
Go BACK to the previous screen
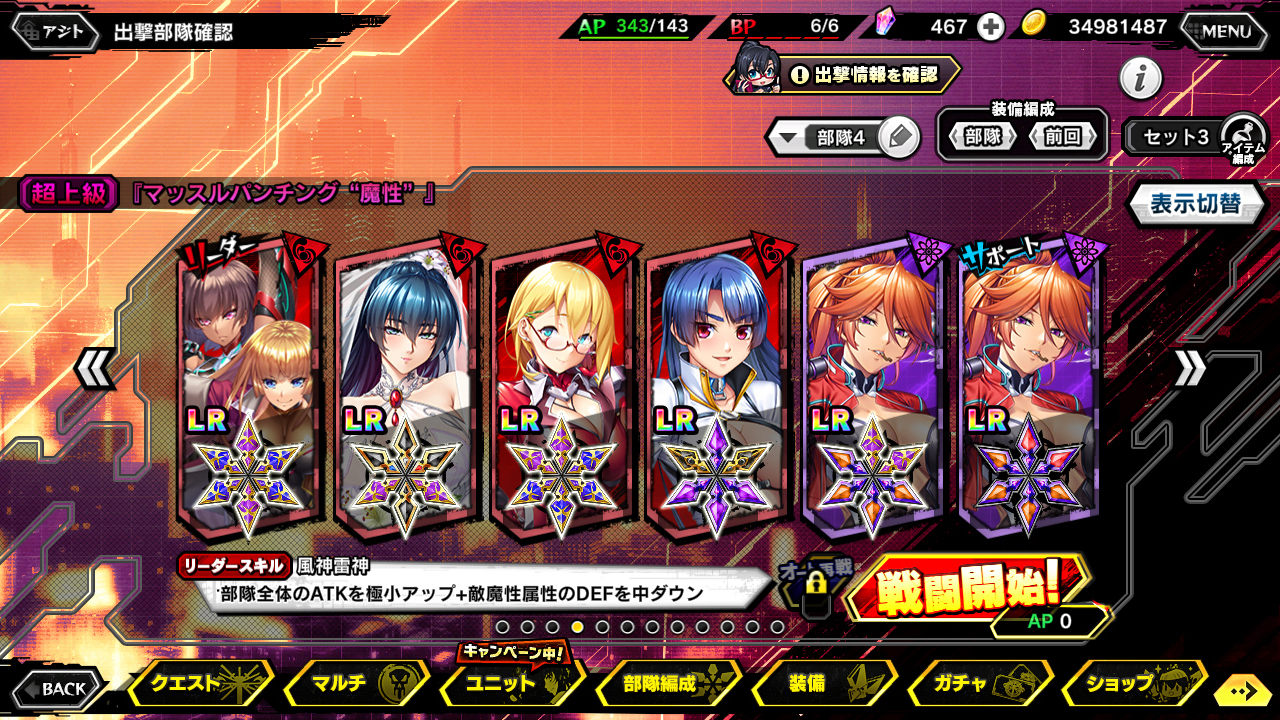[x=58, y=688]
